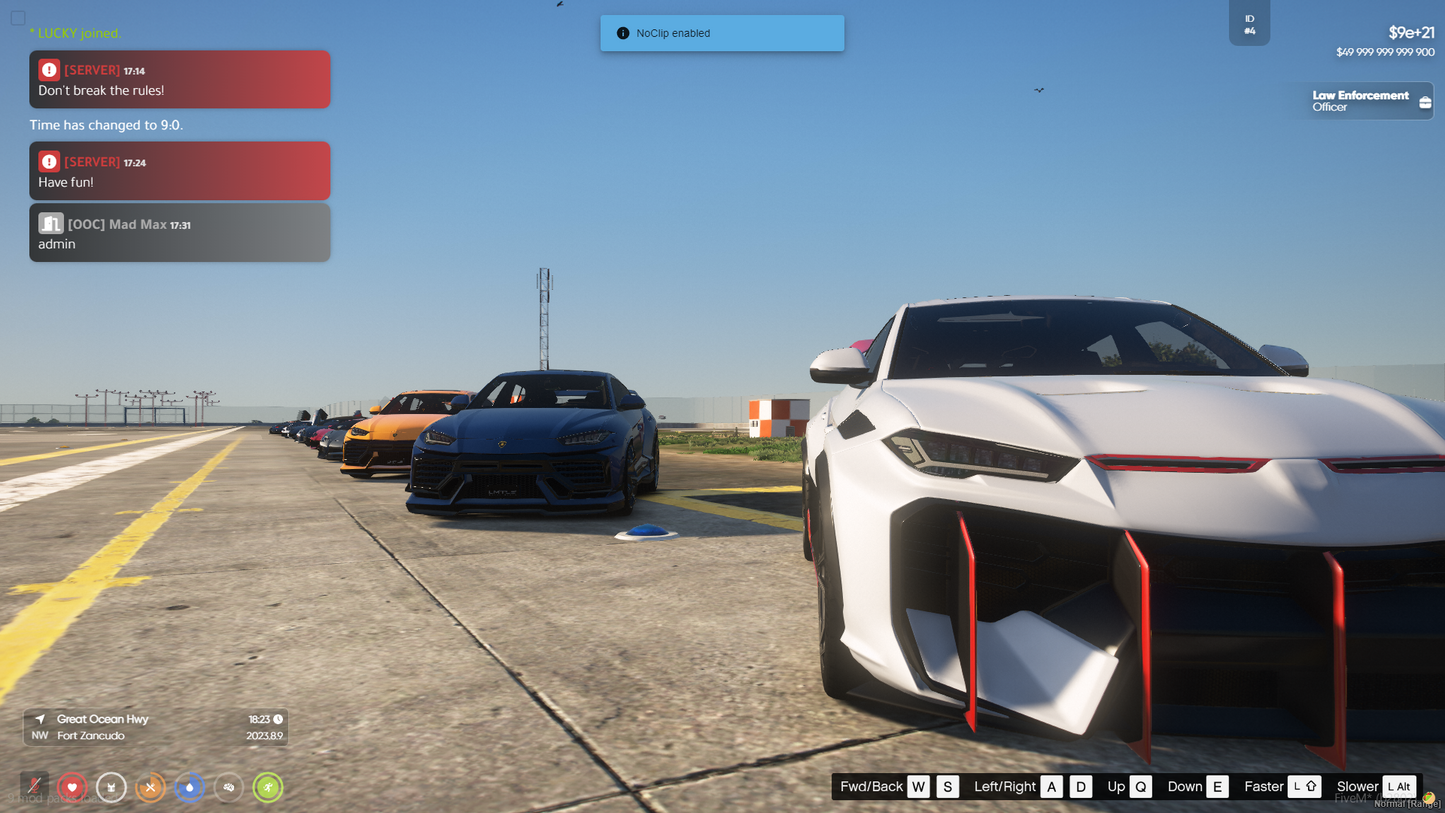Select the green running stamina icon
The image size is (1445, 813).
coord(268,787)
